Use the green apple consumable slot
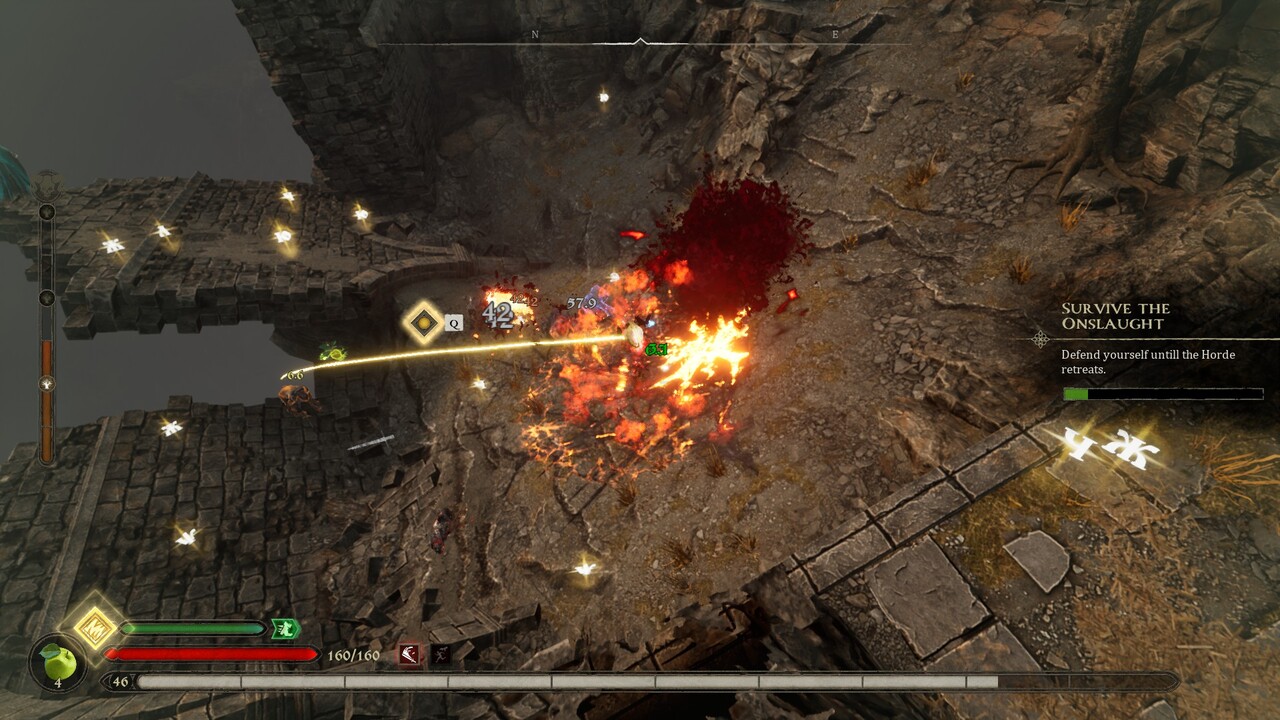The width and height of the screenshot is (1280, 720). click(58, 661)
